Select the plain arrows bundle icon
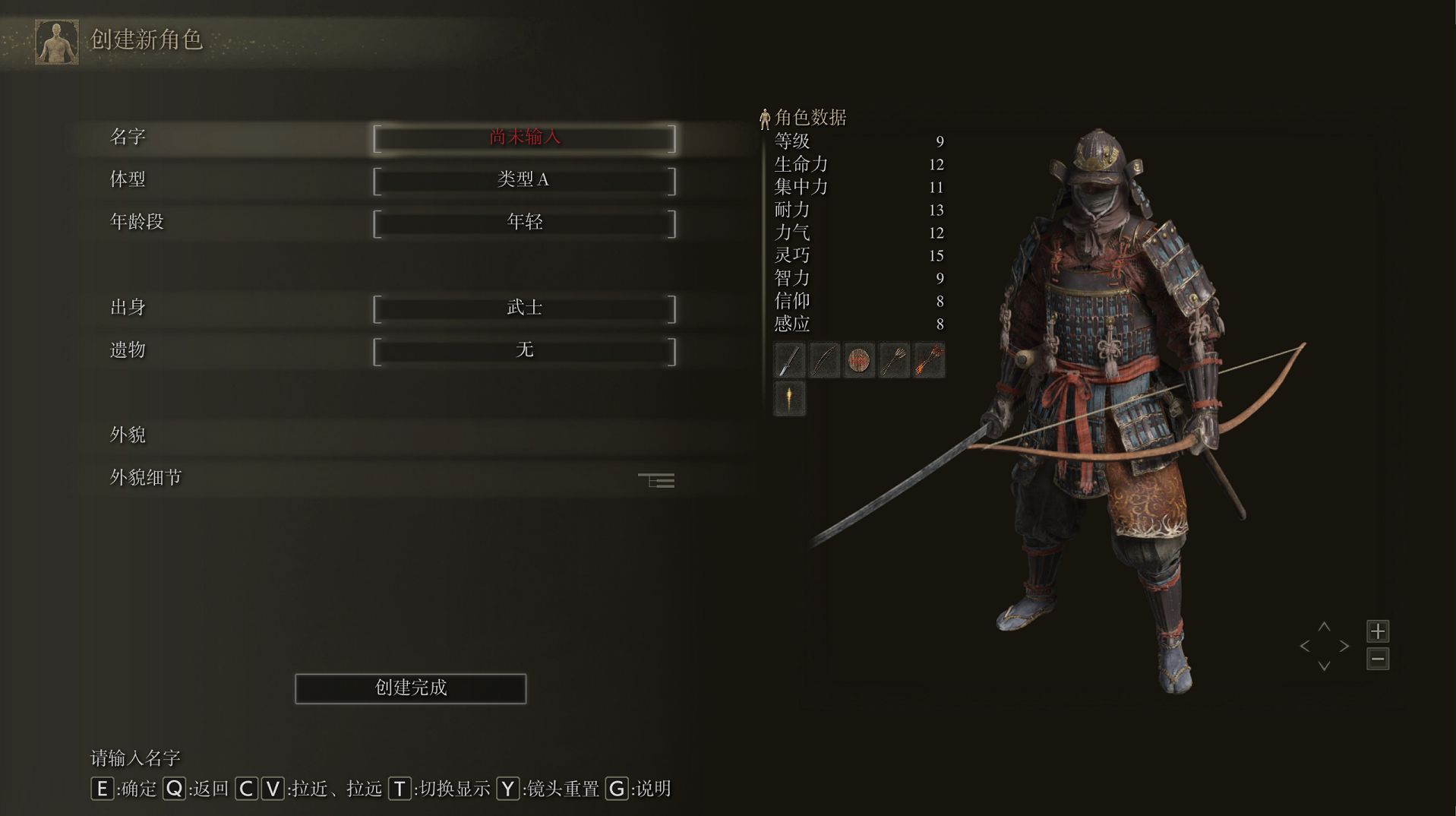 (894, 360)
